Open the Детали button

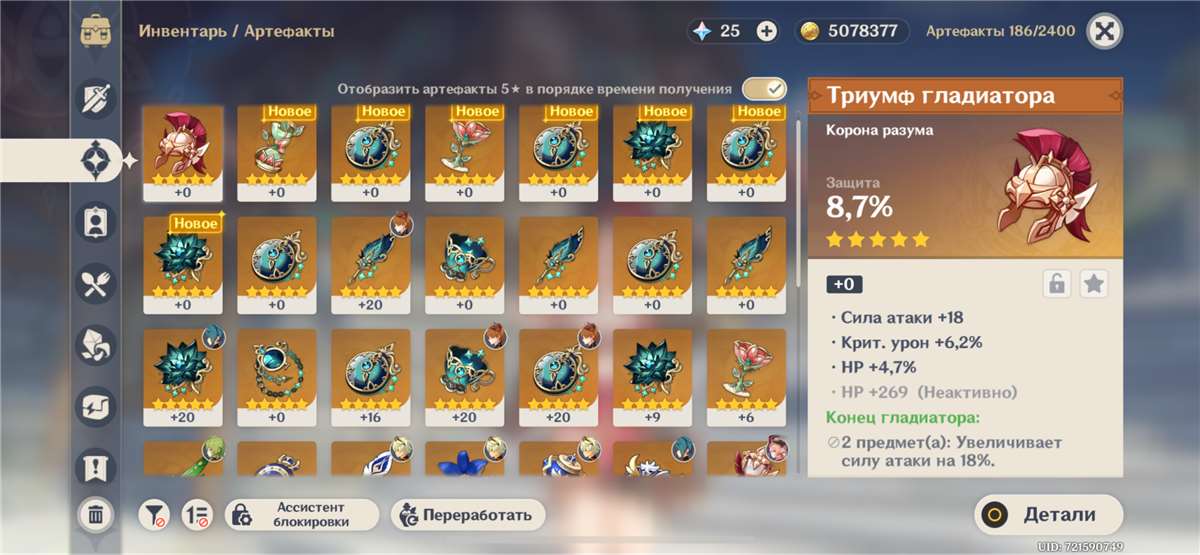(1048, 515)
